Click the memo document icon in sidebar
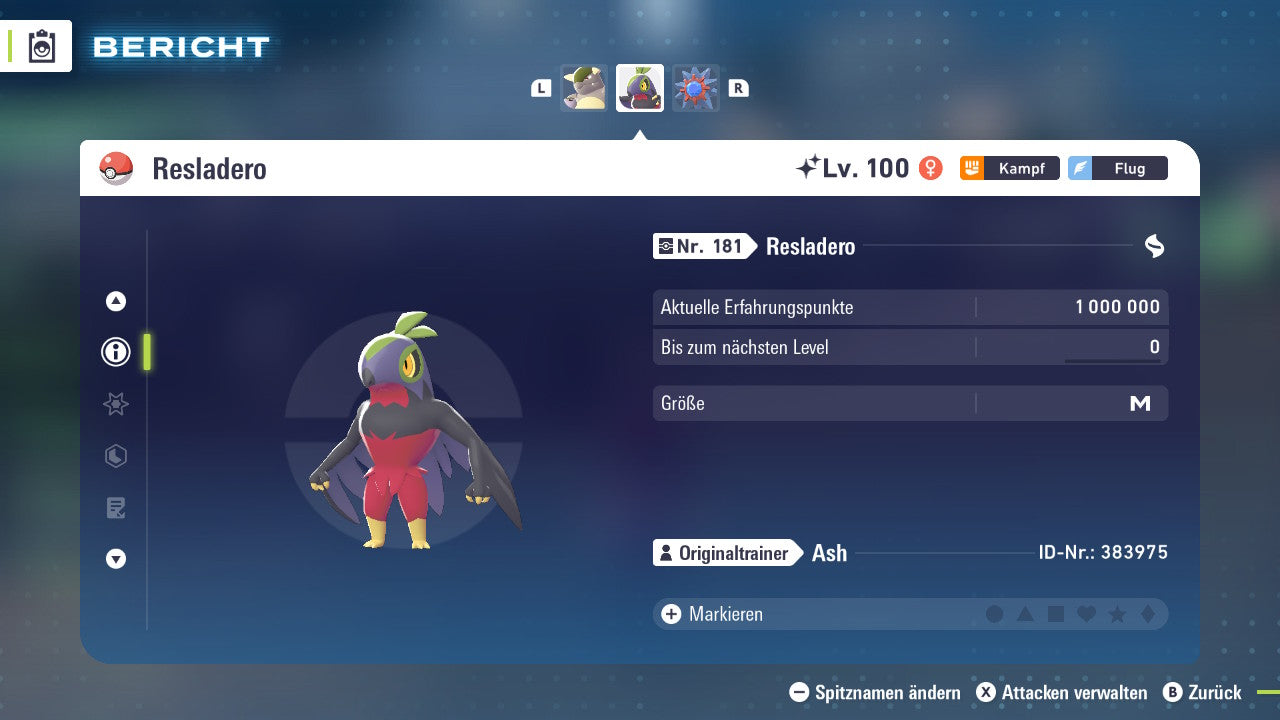 point(115,508)
